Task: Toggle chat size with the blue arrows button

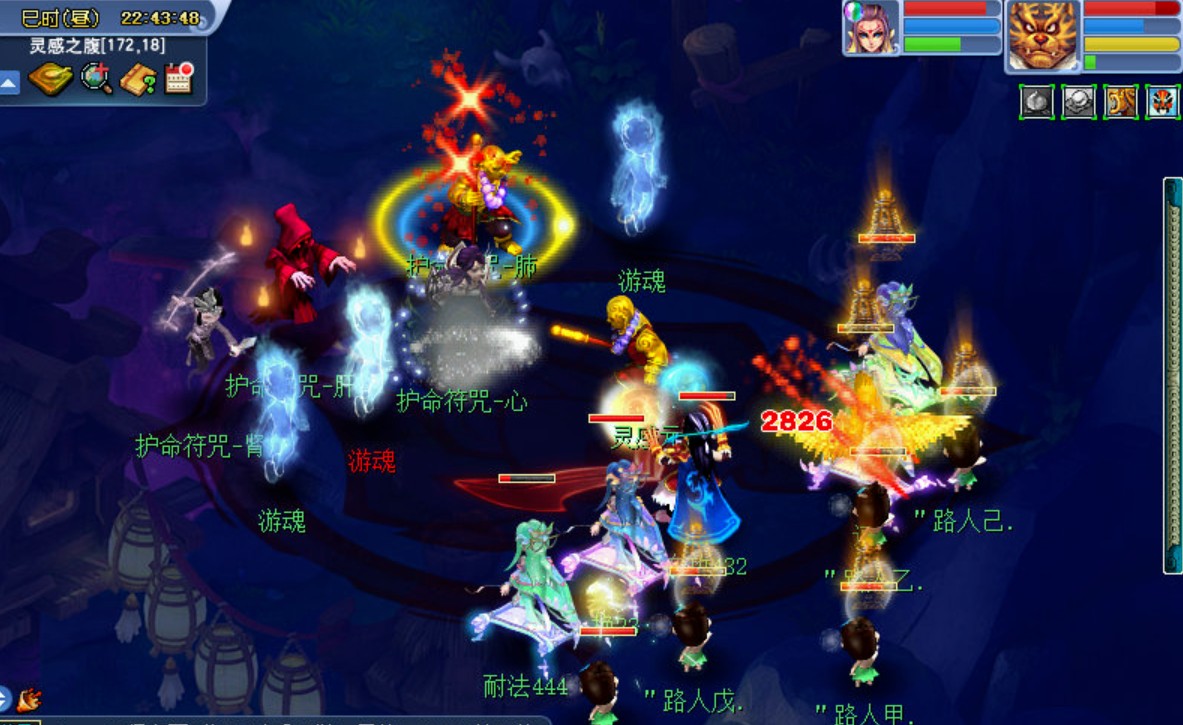Action: coord(4,698)
